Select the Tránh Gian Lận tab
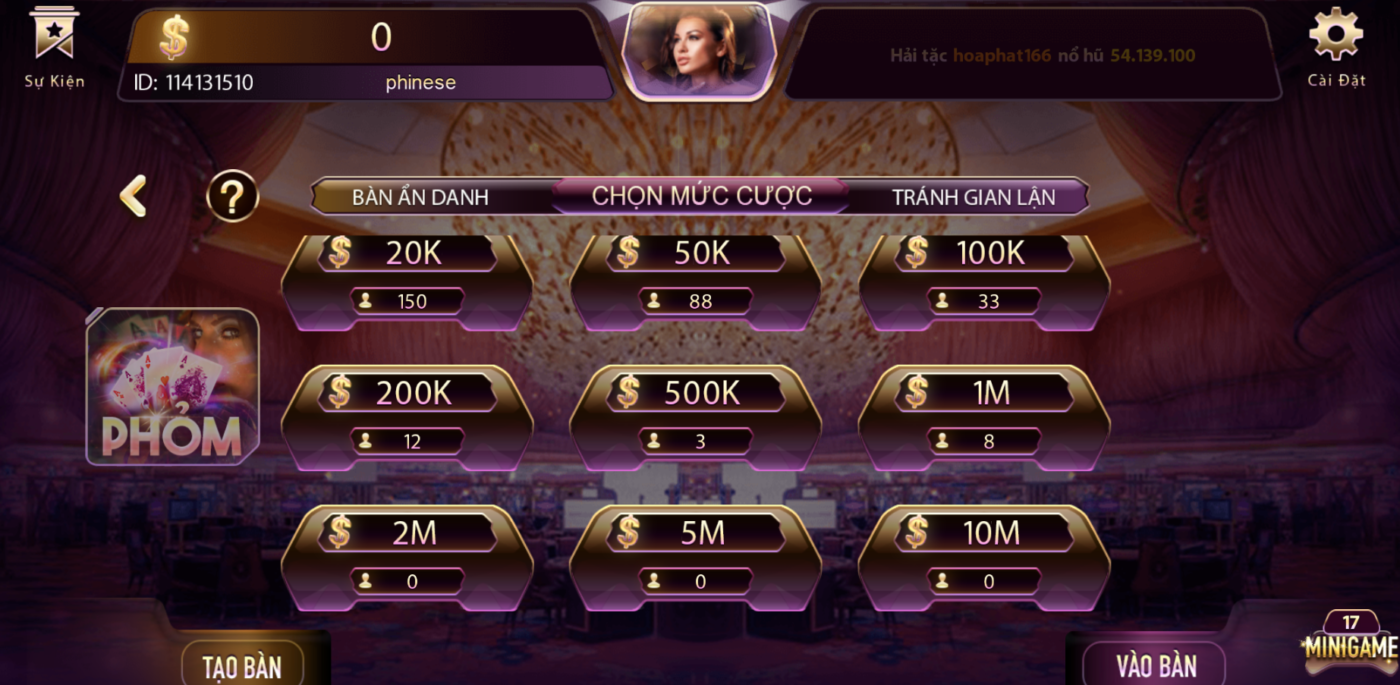This screenshot has width=1400, height=685. point(973,197)
